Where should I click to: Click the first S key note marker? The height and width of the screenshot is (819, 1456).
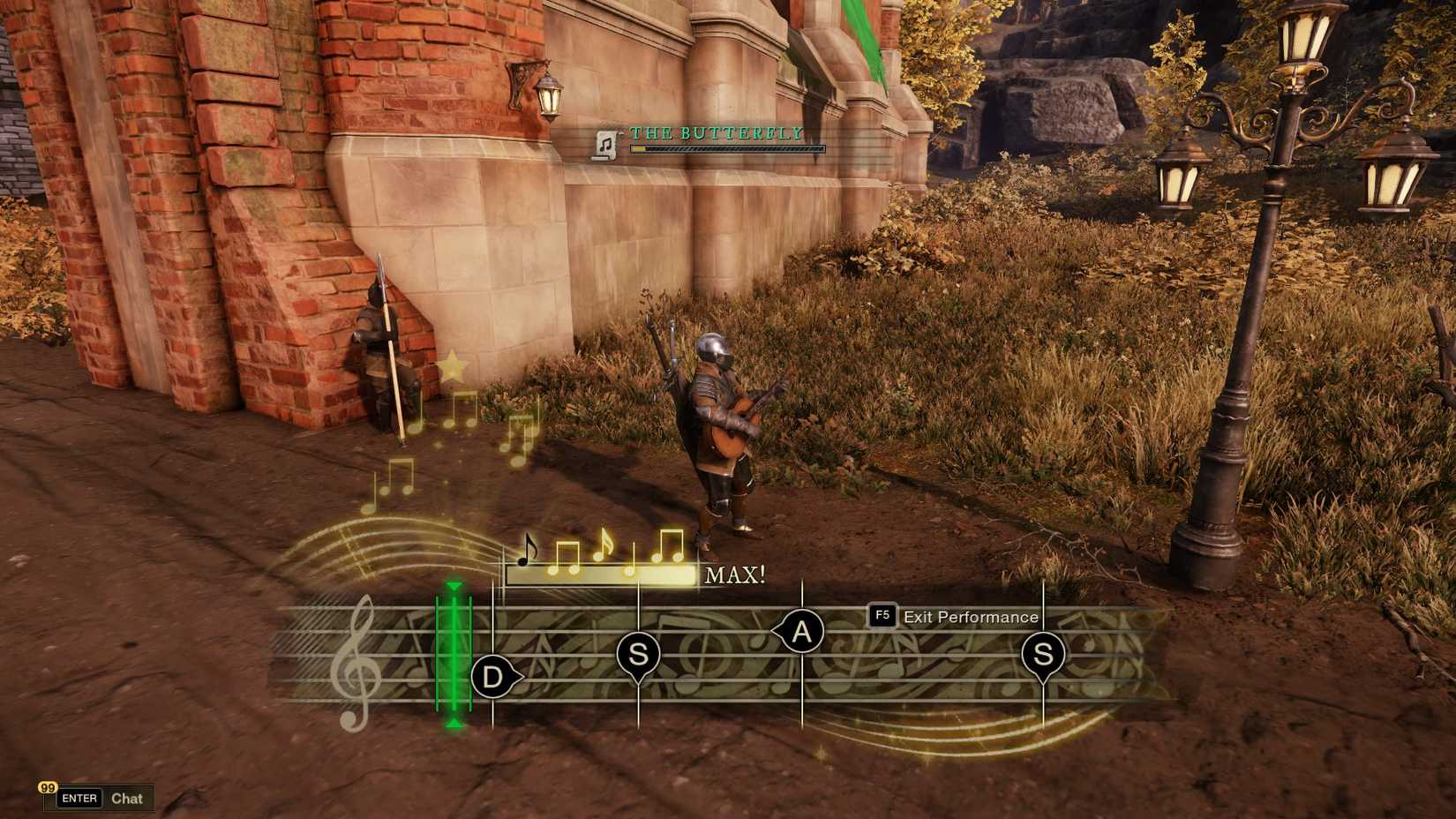click(x=639, y=655)
